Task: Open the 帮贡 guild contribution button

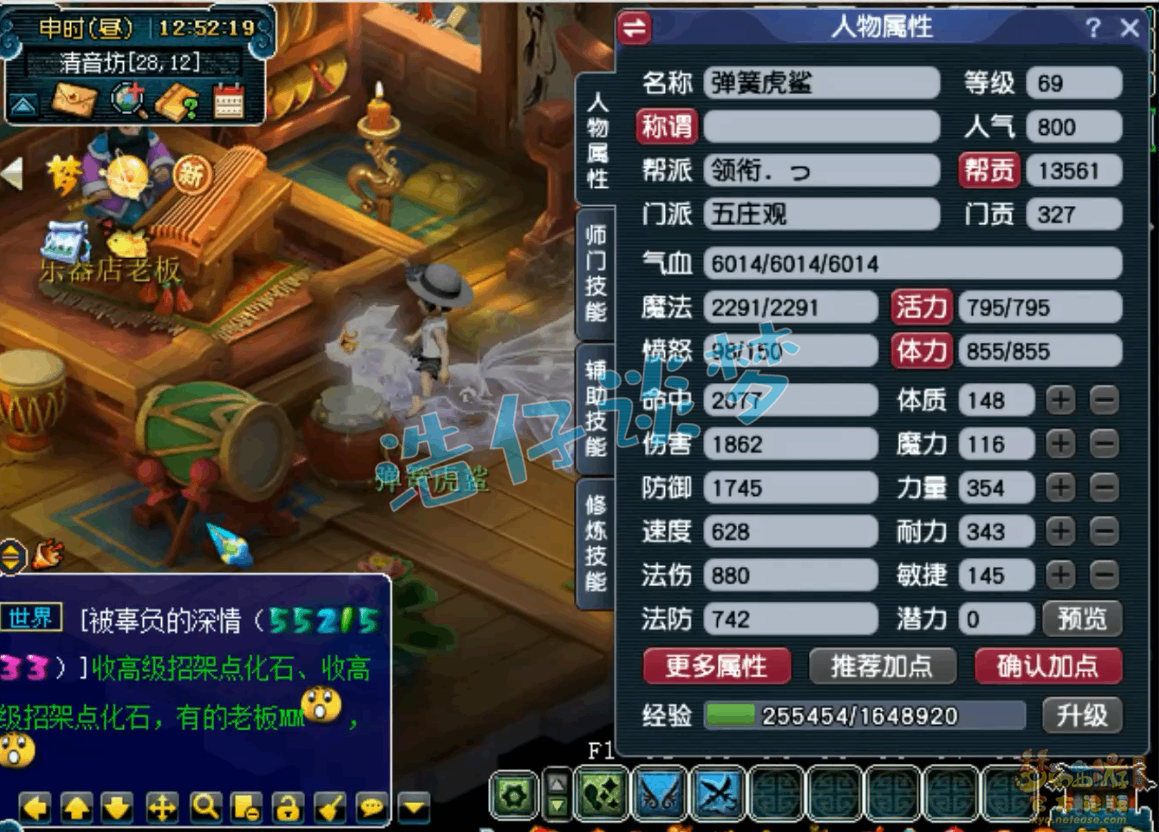Action: point(988,171)
